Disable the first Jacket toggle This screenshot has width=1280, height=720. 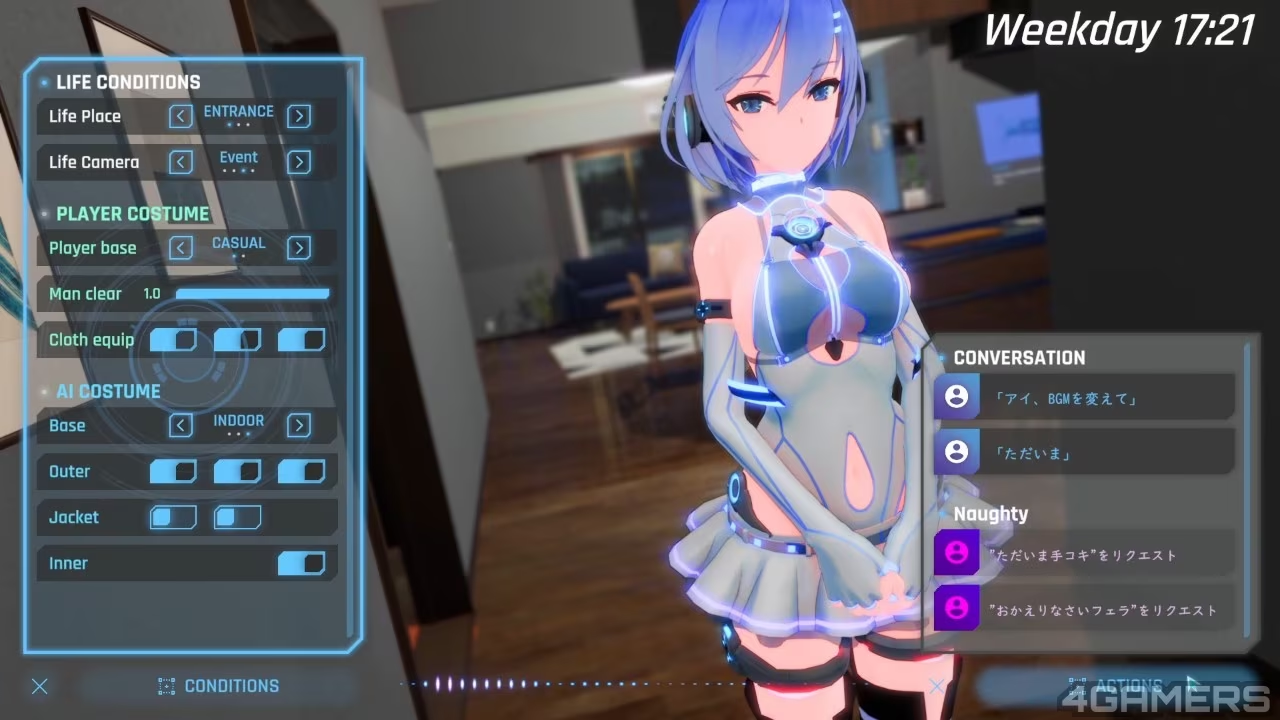(x=172, y=517)
